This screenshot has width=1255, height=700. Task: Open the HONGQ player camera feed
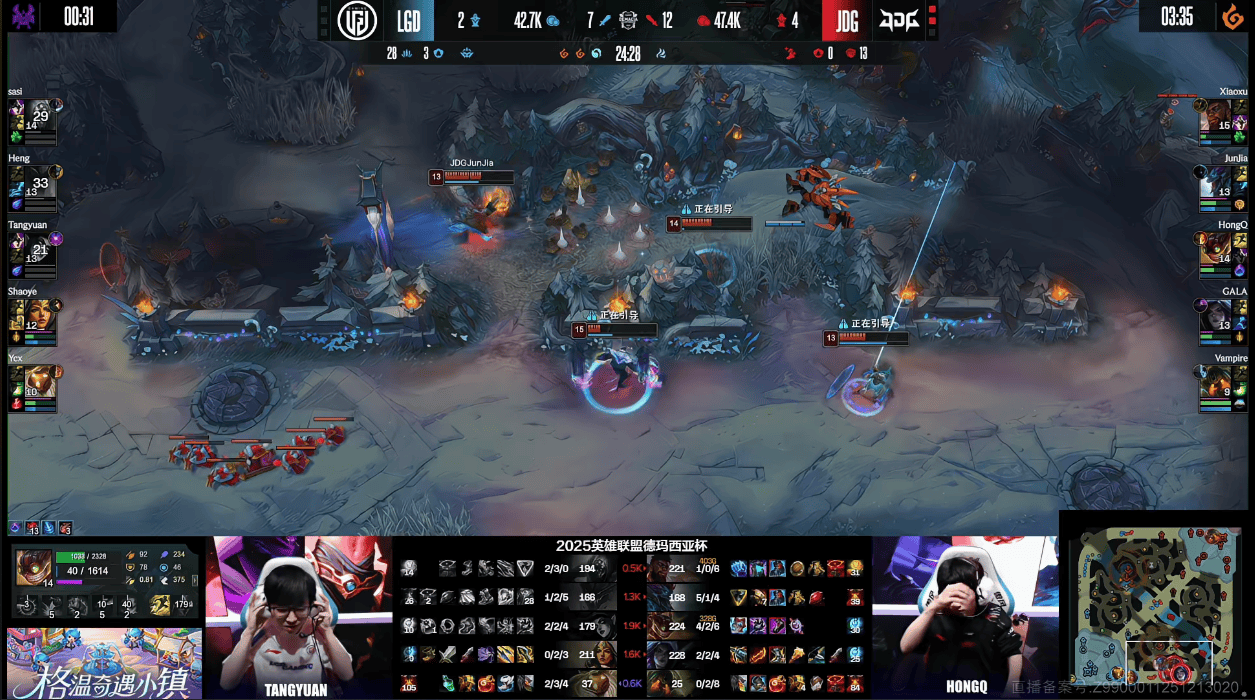[x=964, y=615]
